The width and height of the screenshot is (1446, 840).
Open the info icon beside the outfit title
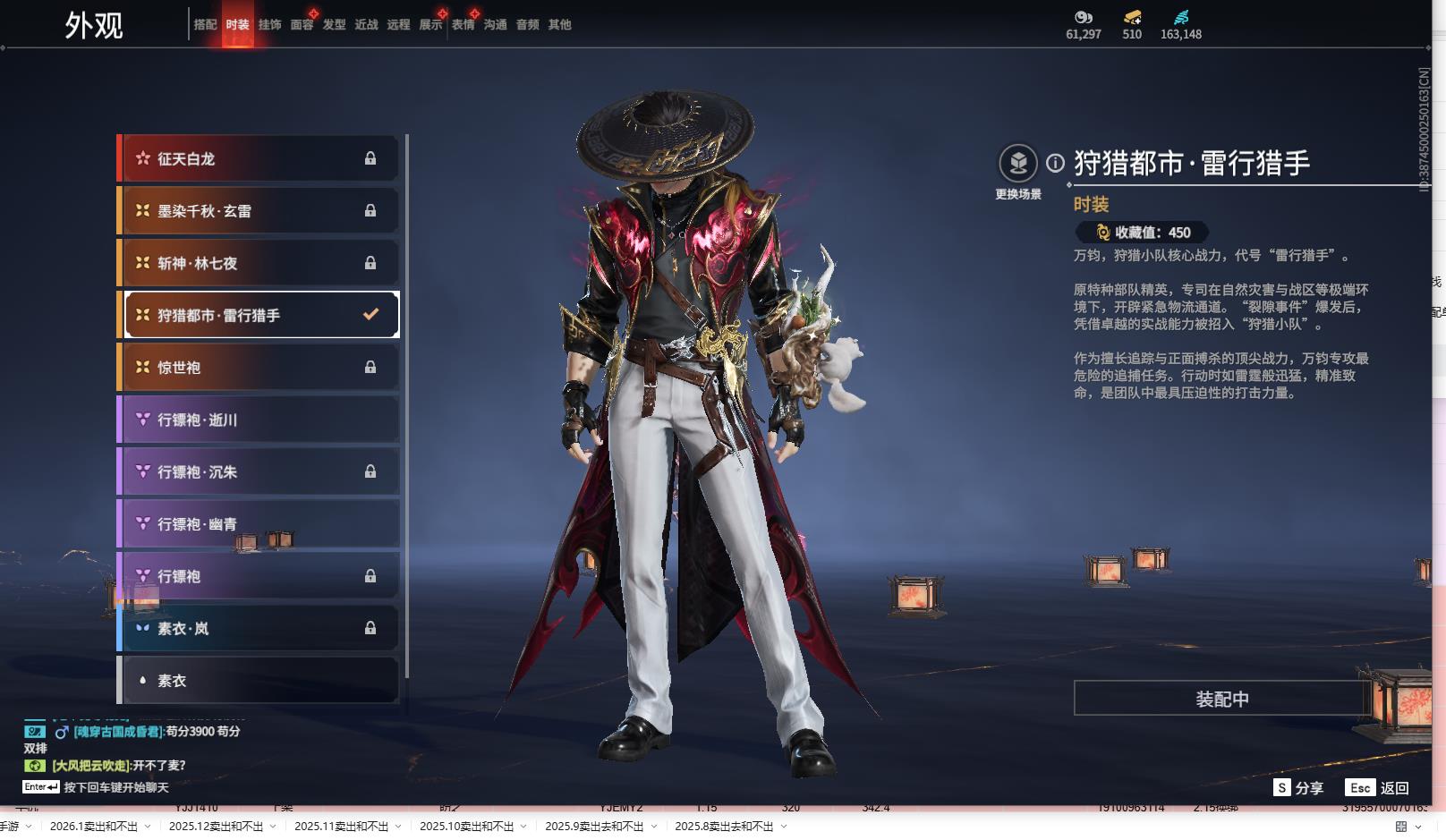1056,163
